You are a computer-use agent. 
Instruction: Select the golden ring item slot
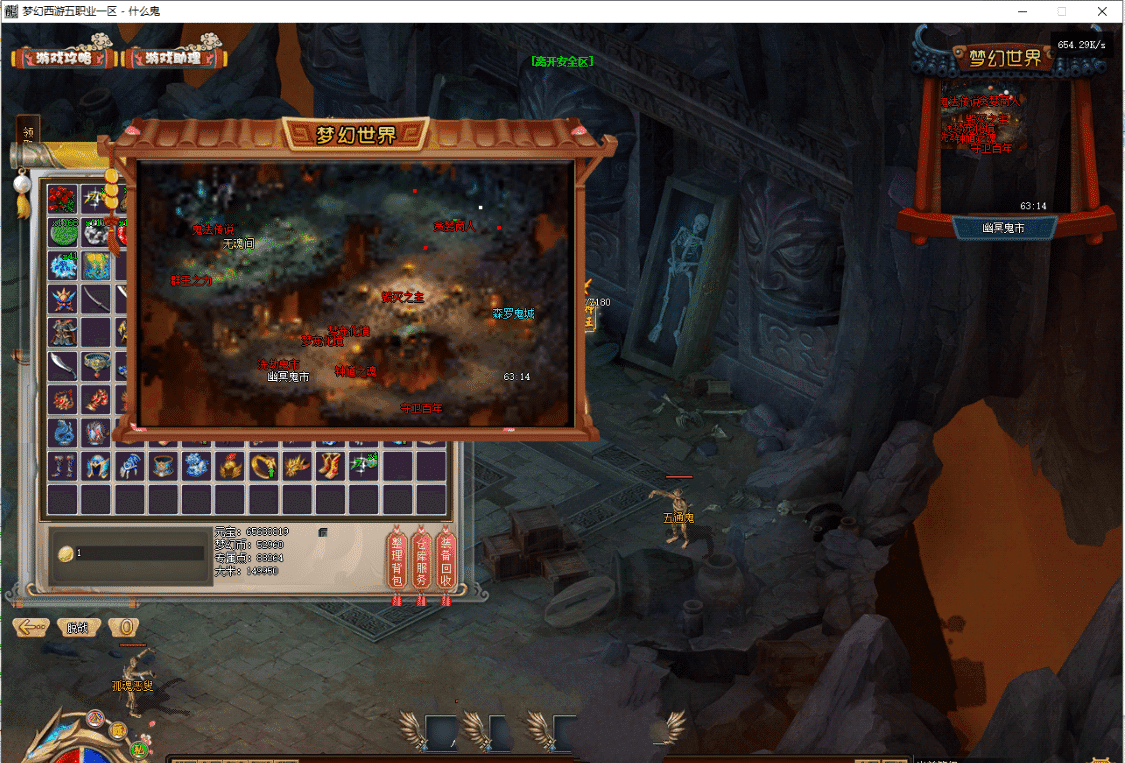coord(265,465)
